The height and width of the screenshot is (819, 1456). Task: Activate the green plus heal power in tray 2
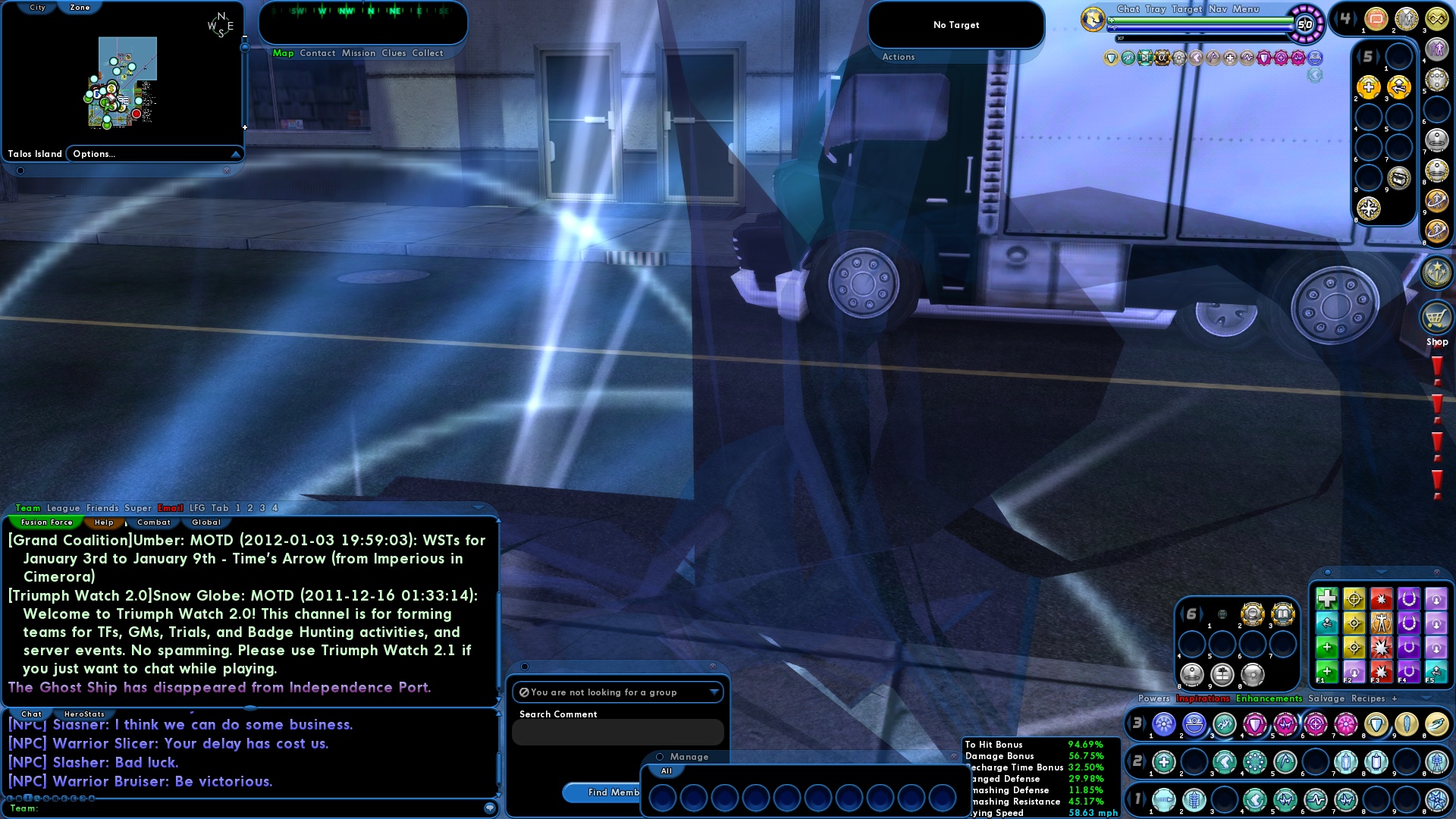point(1164,761)
